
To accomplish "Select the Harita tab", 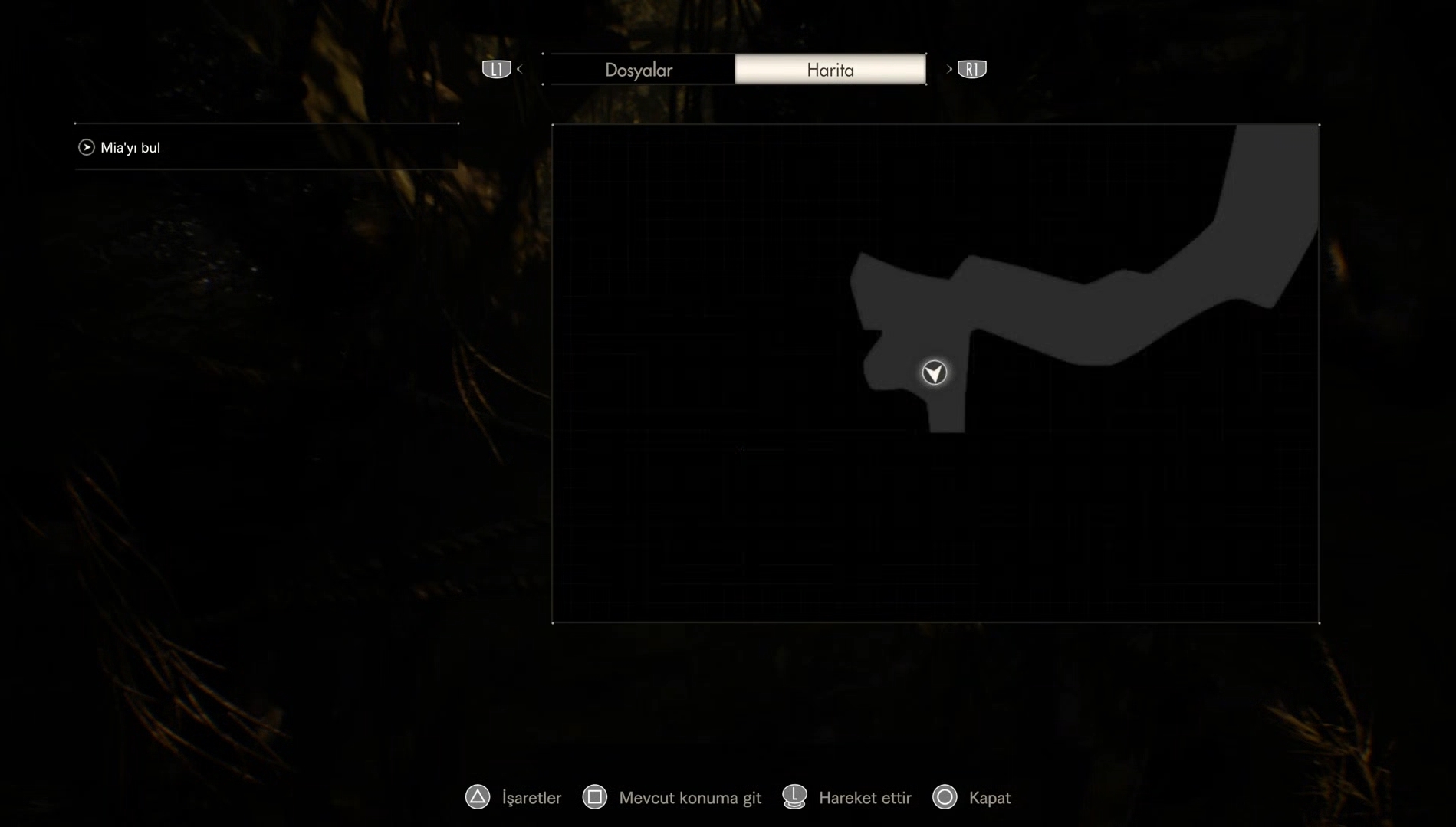I will tap(830, 70).
